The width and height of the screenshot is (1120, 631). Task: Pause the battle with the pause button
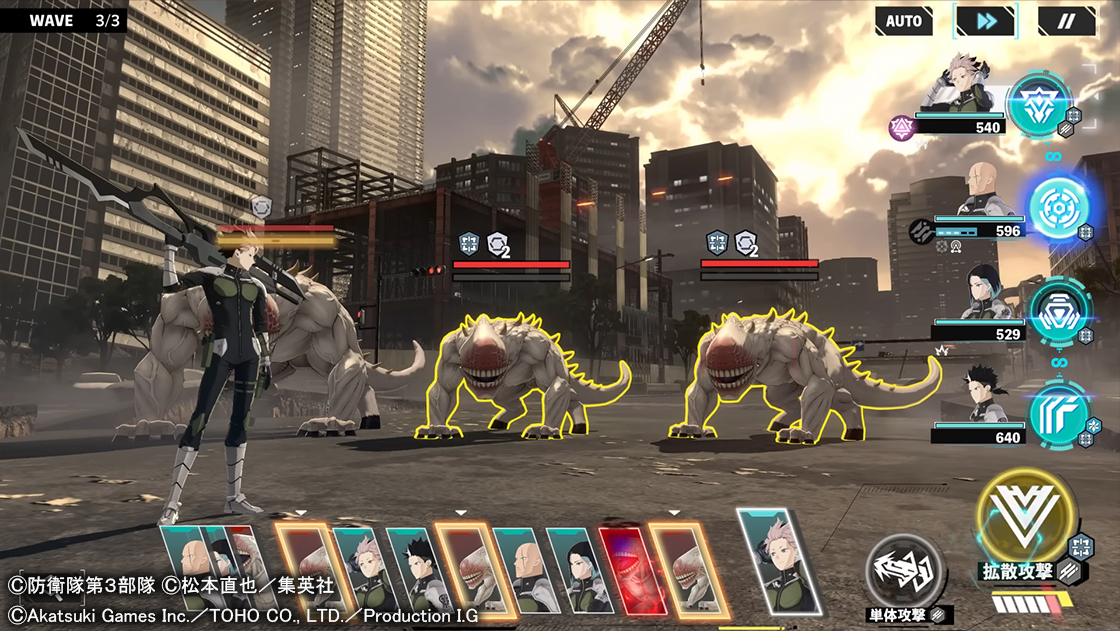(1066, 20)
